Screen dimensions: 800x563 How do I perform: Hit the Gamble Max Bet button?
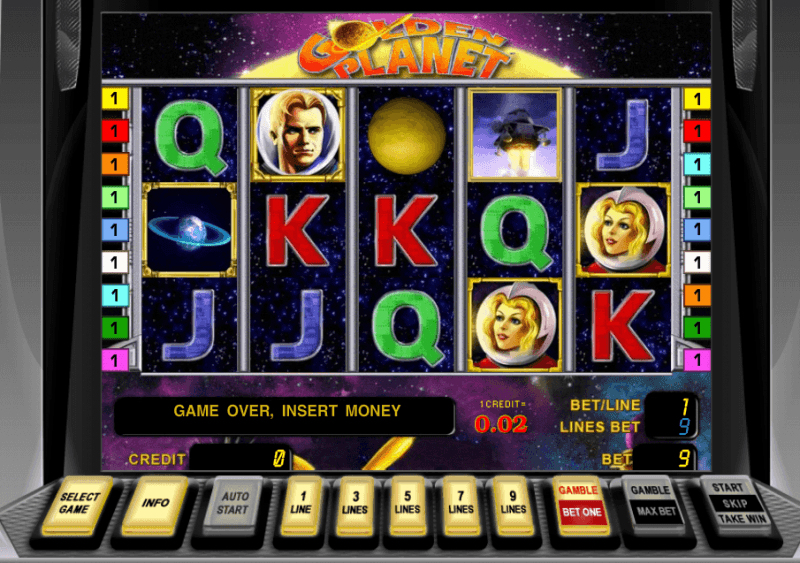pyautogui.click(x=651, y=502)
